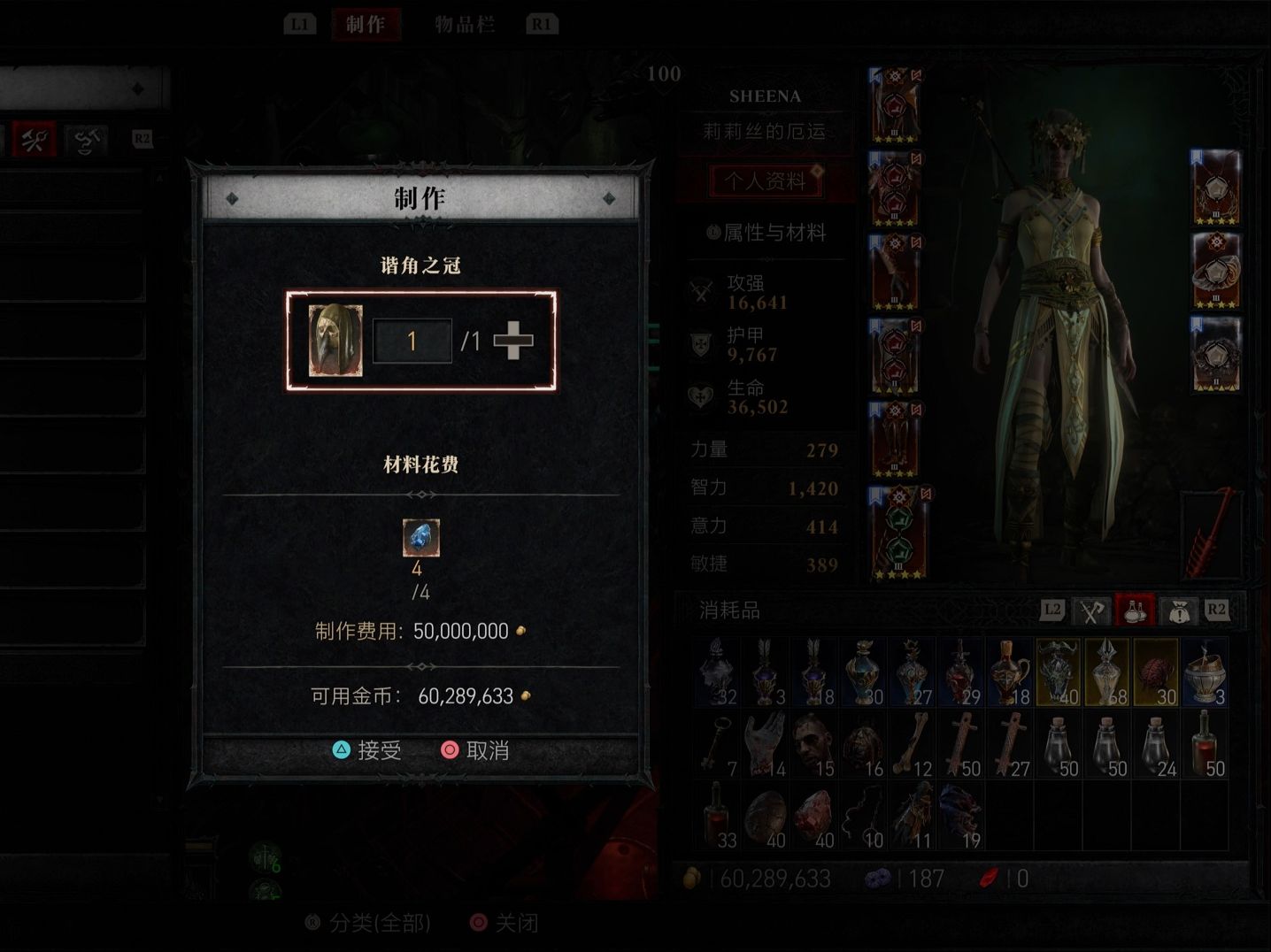Open the 个人资料 profile panel

pyautogui.click(x=765, y=180)
